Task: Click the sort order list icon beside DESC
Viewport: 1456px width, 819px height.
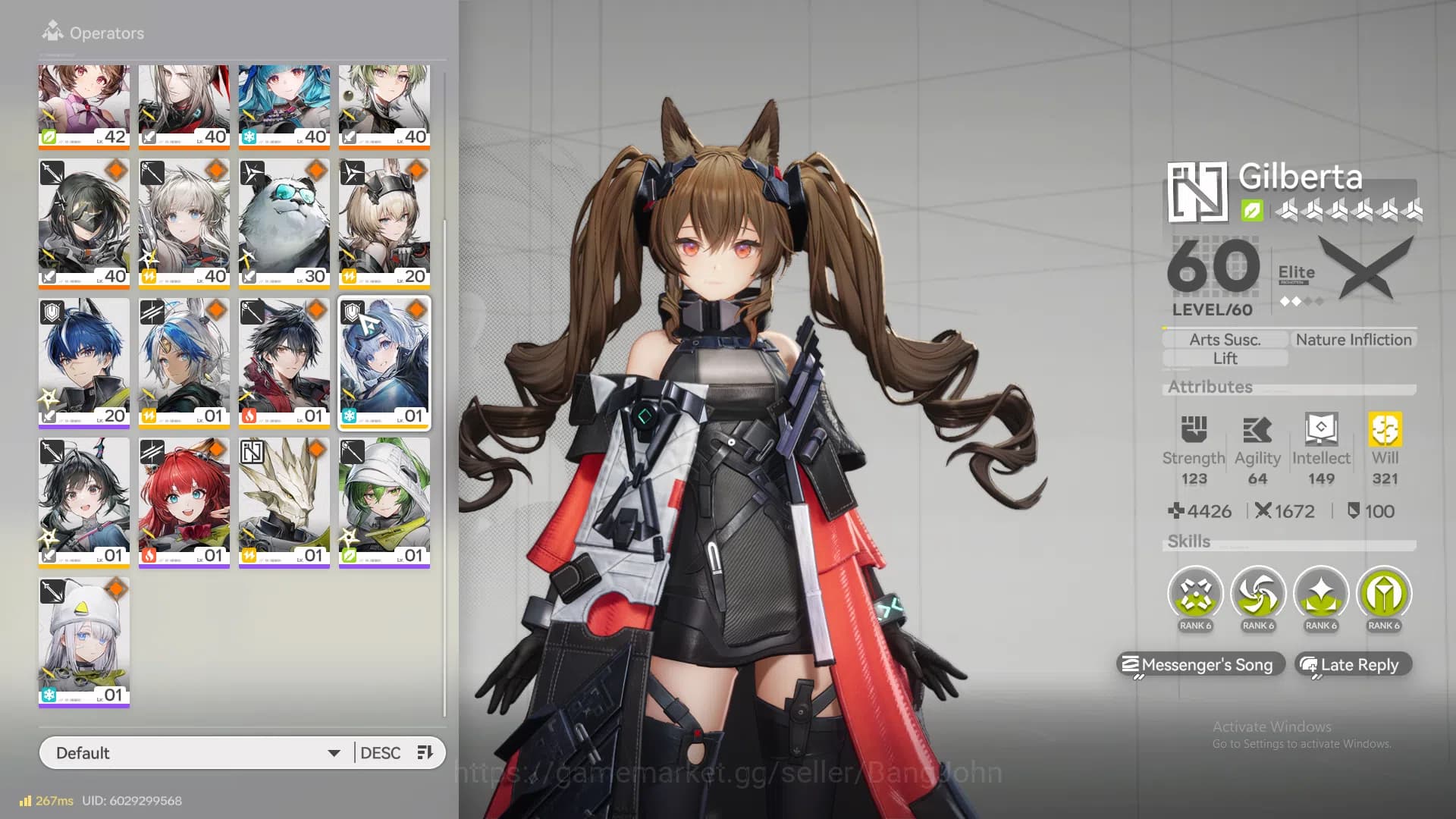Action: (425, 752)
